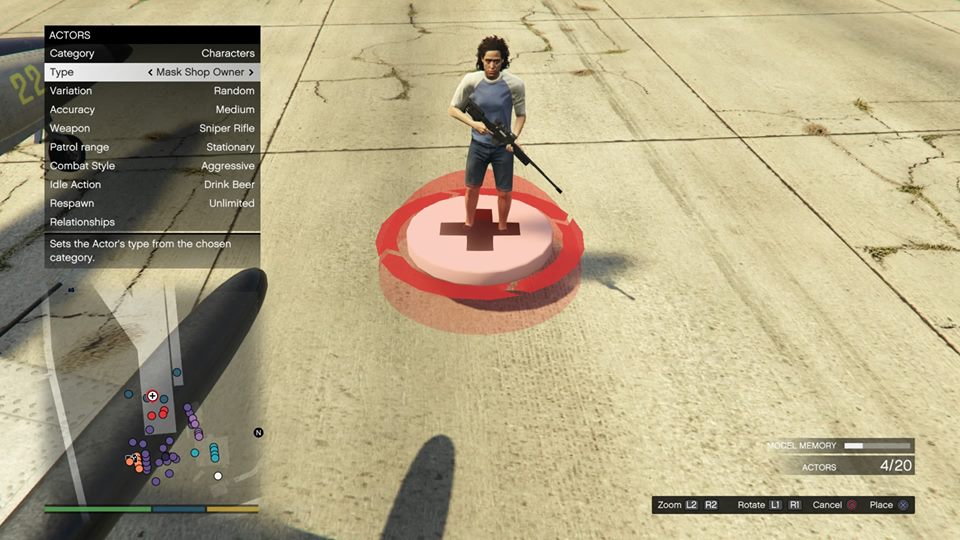Click the right arrow beside Mask Shop Owner
Viewport: 960px width, 540px height.
(251, 72)
